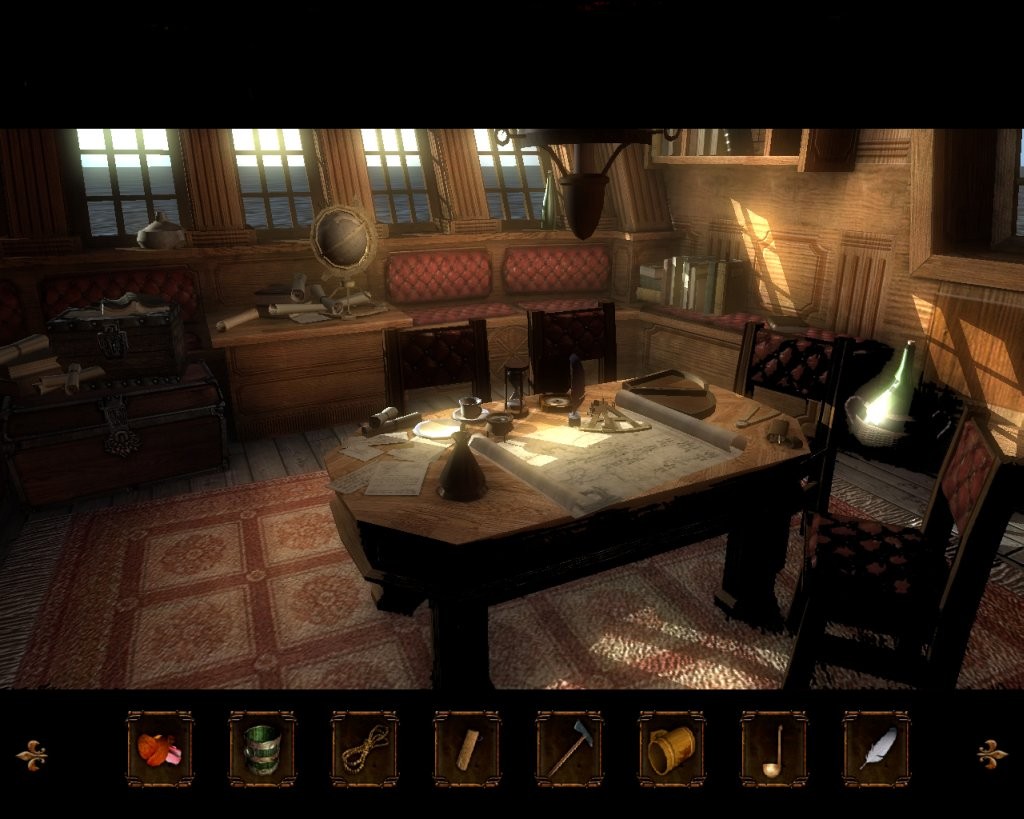This screenshot has width=1024, height=819.
Task: Pick the green wooden bucket slot
Action: click(262, 749)
